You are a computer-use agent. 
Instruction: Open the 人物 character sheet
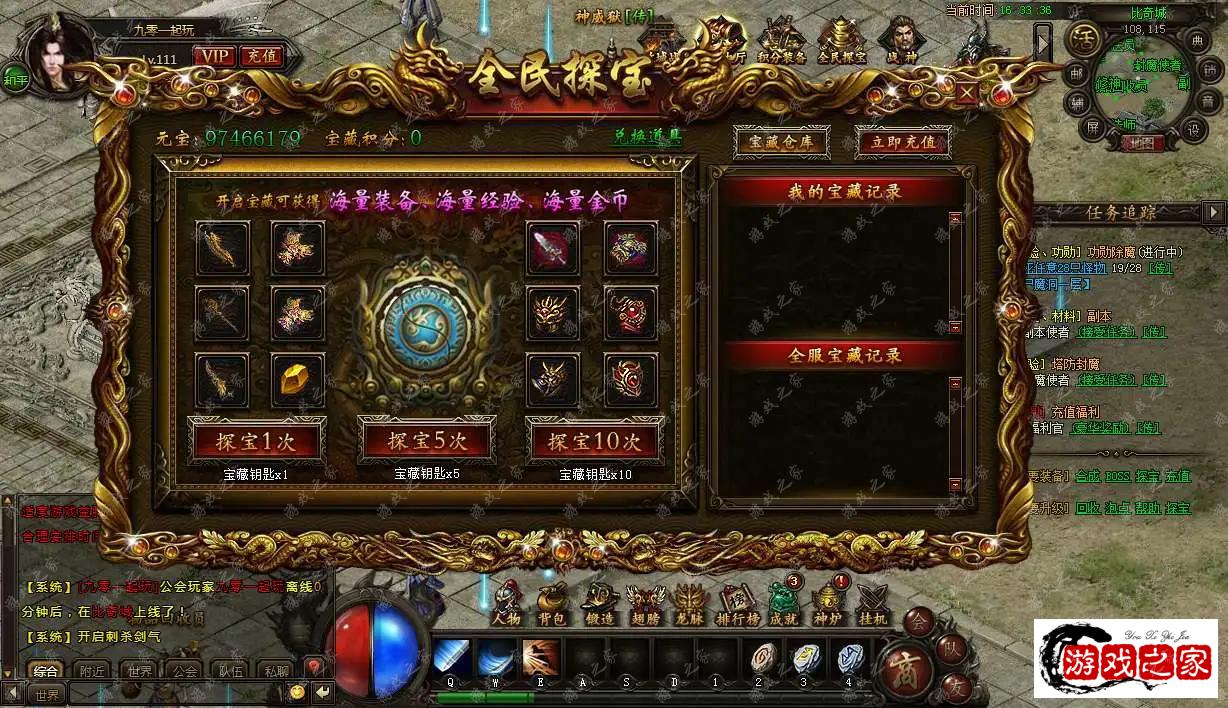coord(507,603)
